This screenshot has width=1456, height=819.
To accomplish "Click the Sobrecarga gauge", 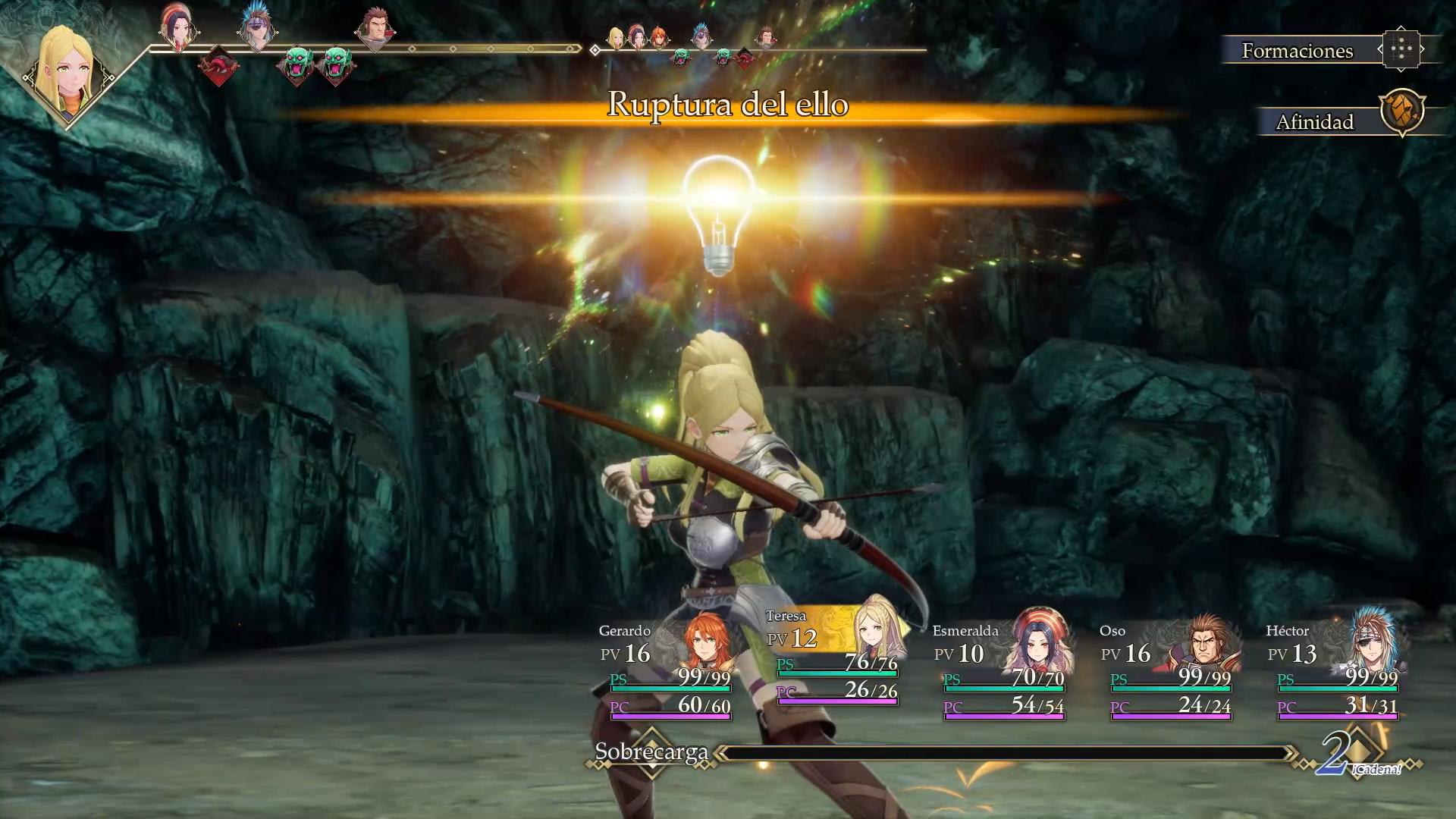I will click(x=1005, y=753).
